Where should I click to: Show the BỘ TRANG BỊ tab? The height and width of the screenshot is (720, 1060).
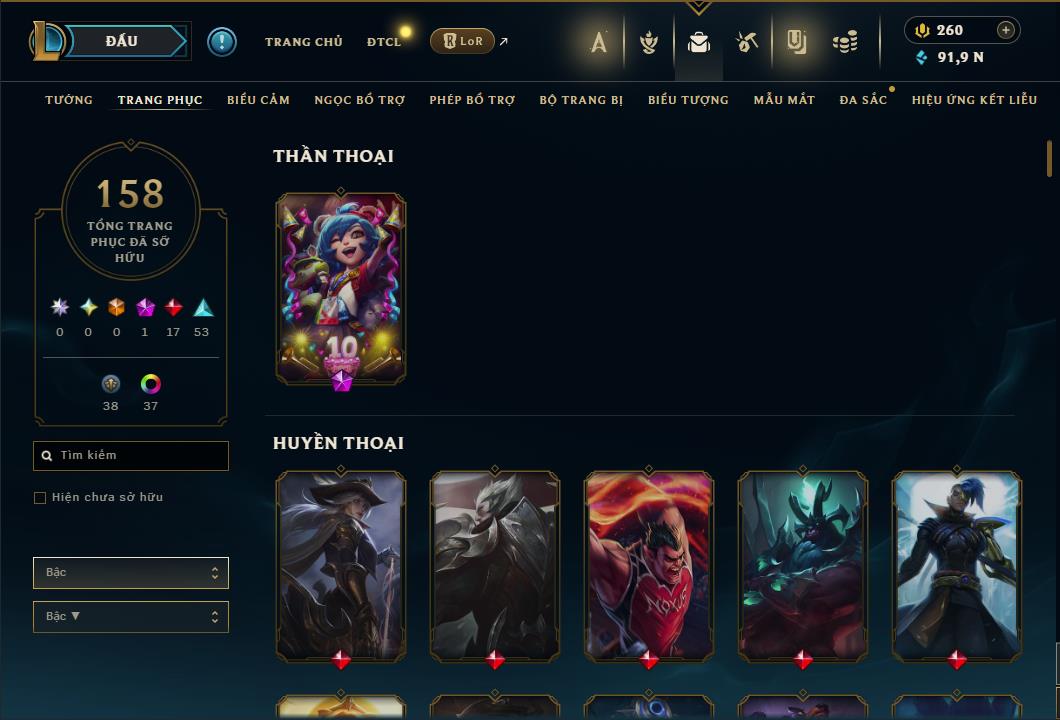pyautogui.click(x=581, y=100)
